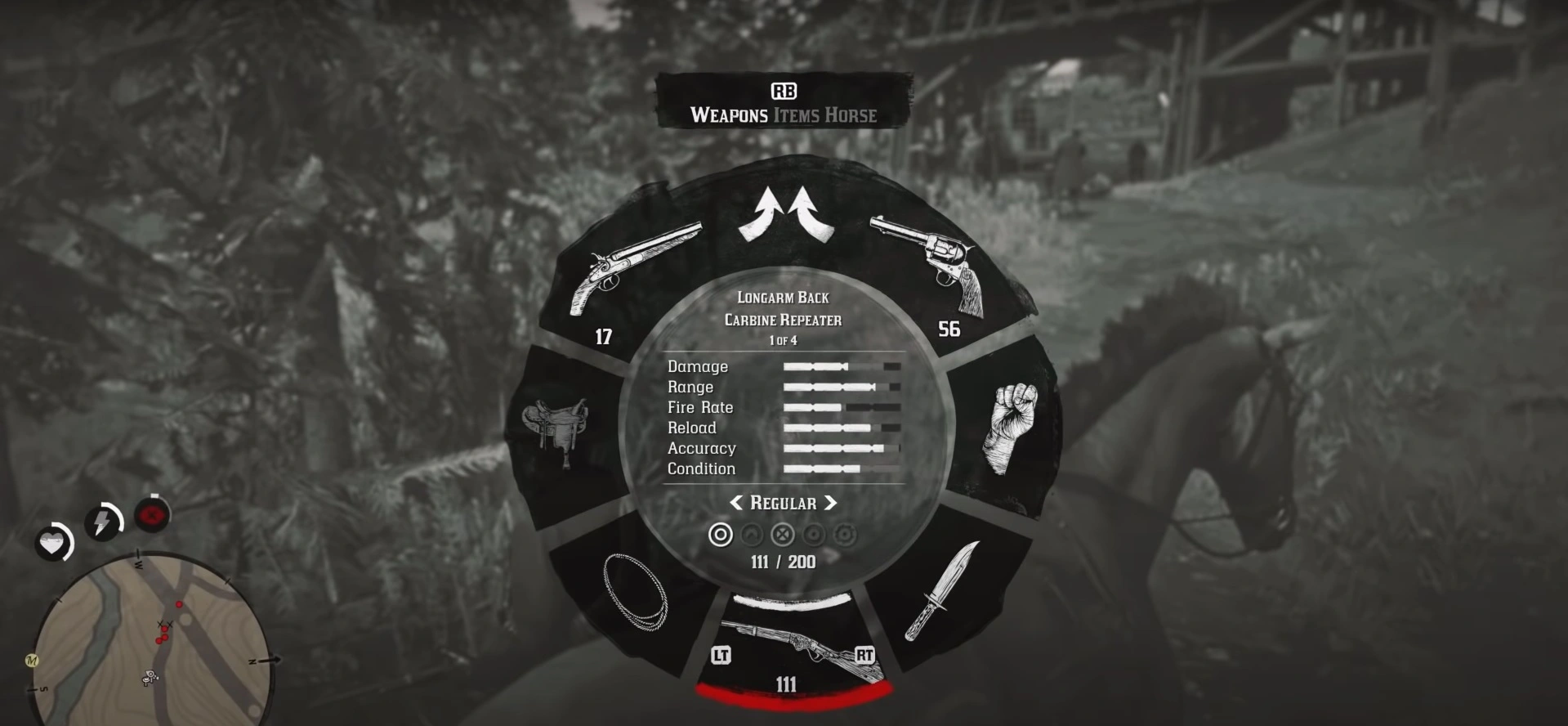The width and height of the screenshot is (1568, 726).
Task: Click the left chevron before Regular
Action: [x=736, y=504]
